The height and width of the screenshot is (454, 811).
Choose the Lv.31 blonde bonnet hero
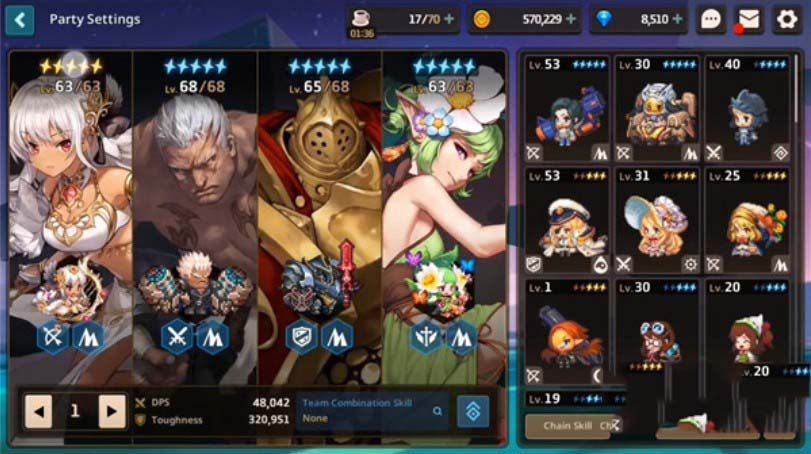[x=658, y=221]
